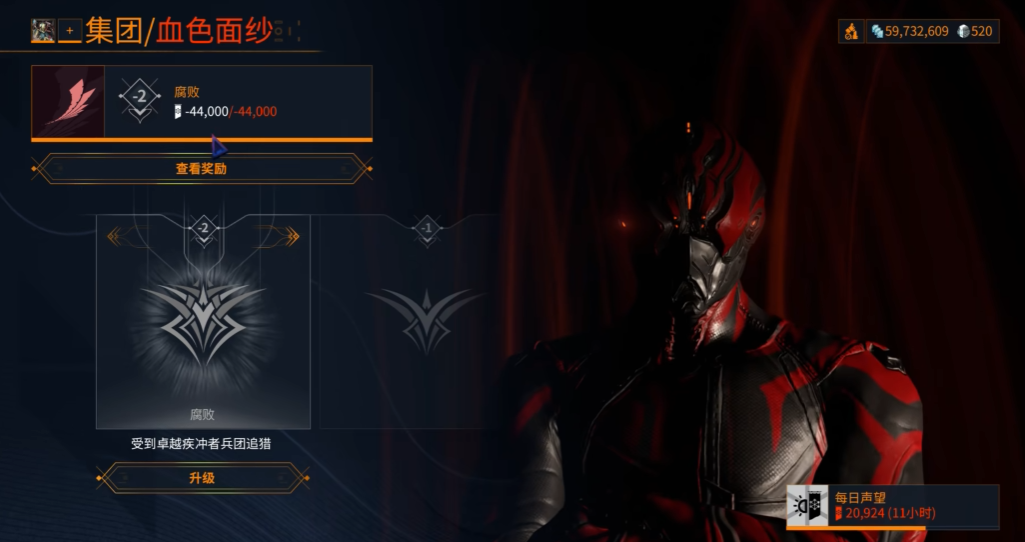
Task: Select the rank -2 腐败 emblem tile
Action: (x=203, y=321)
